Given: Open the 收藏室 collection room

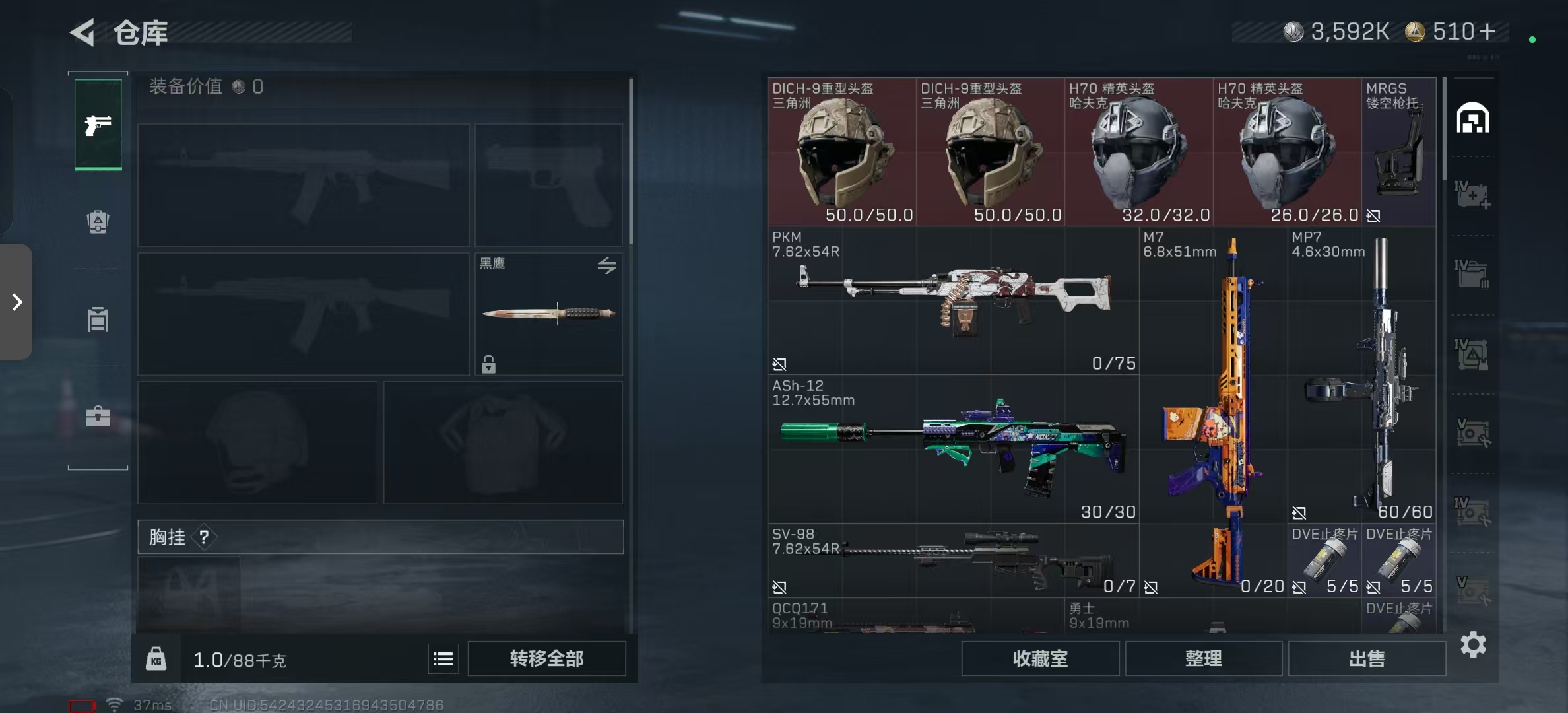Looking at the screenshot, I should (1039, 658).
